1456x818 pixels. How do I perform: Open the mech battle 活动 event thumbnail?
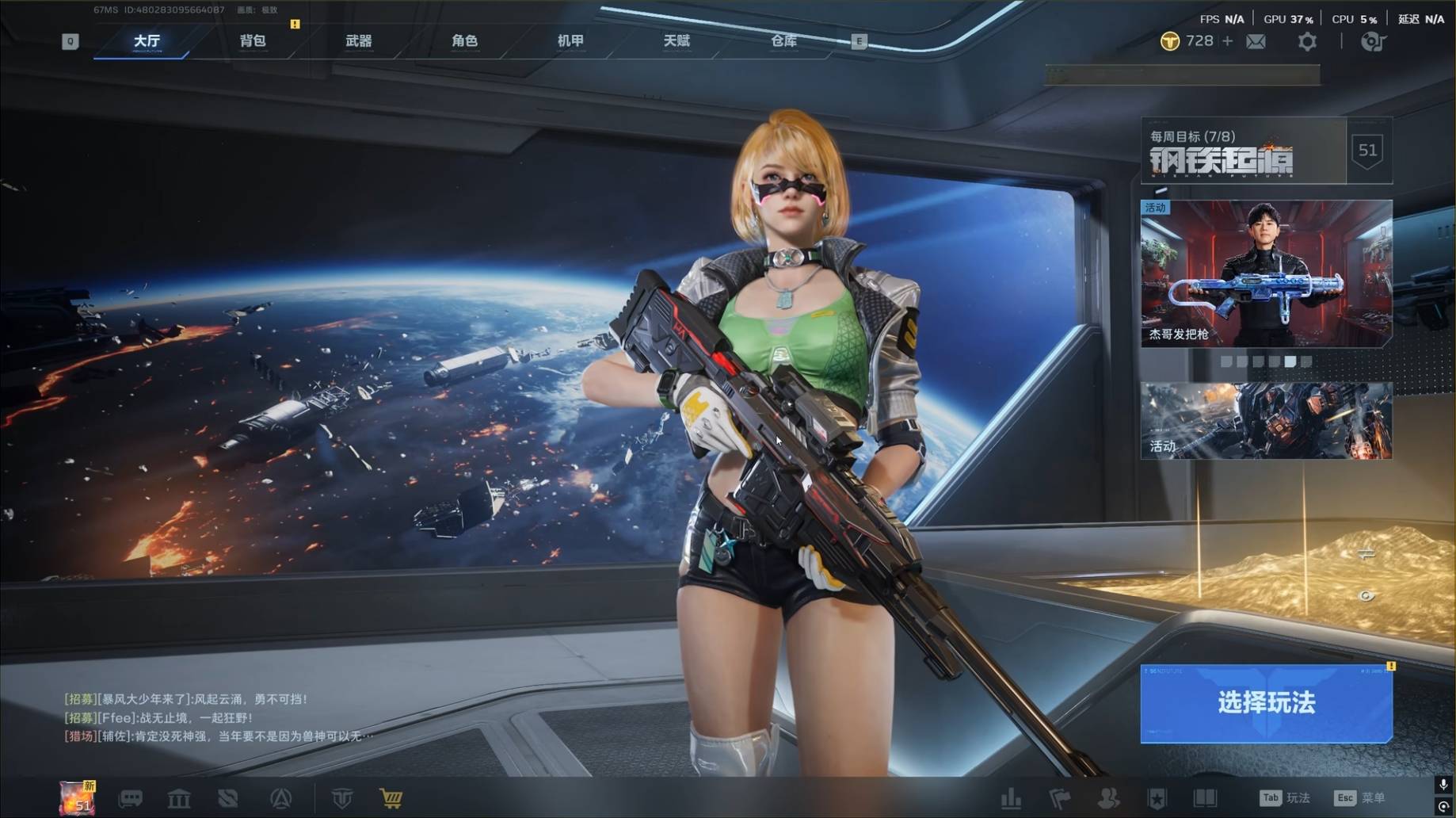pos(1266,420)
